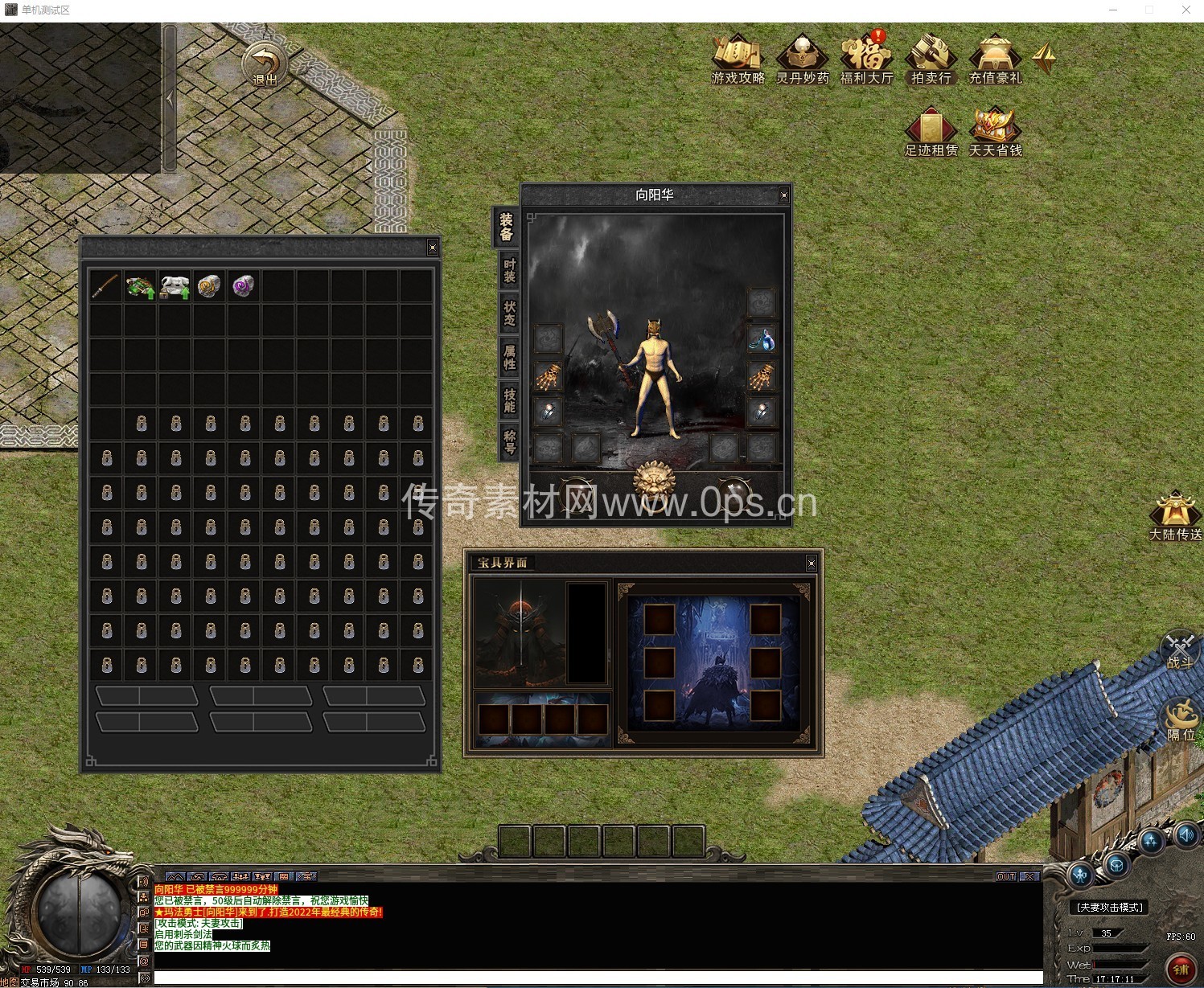Open the 天天省钱 daily savings icon
This screenshot has height=988, width=1204.
[x=995, y=132]
